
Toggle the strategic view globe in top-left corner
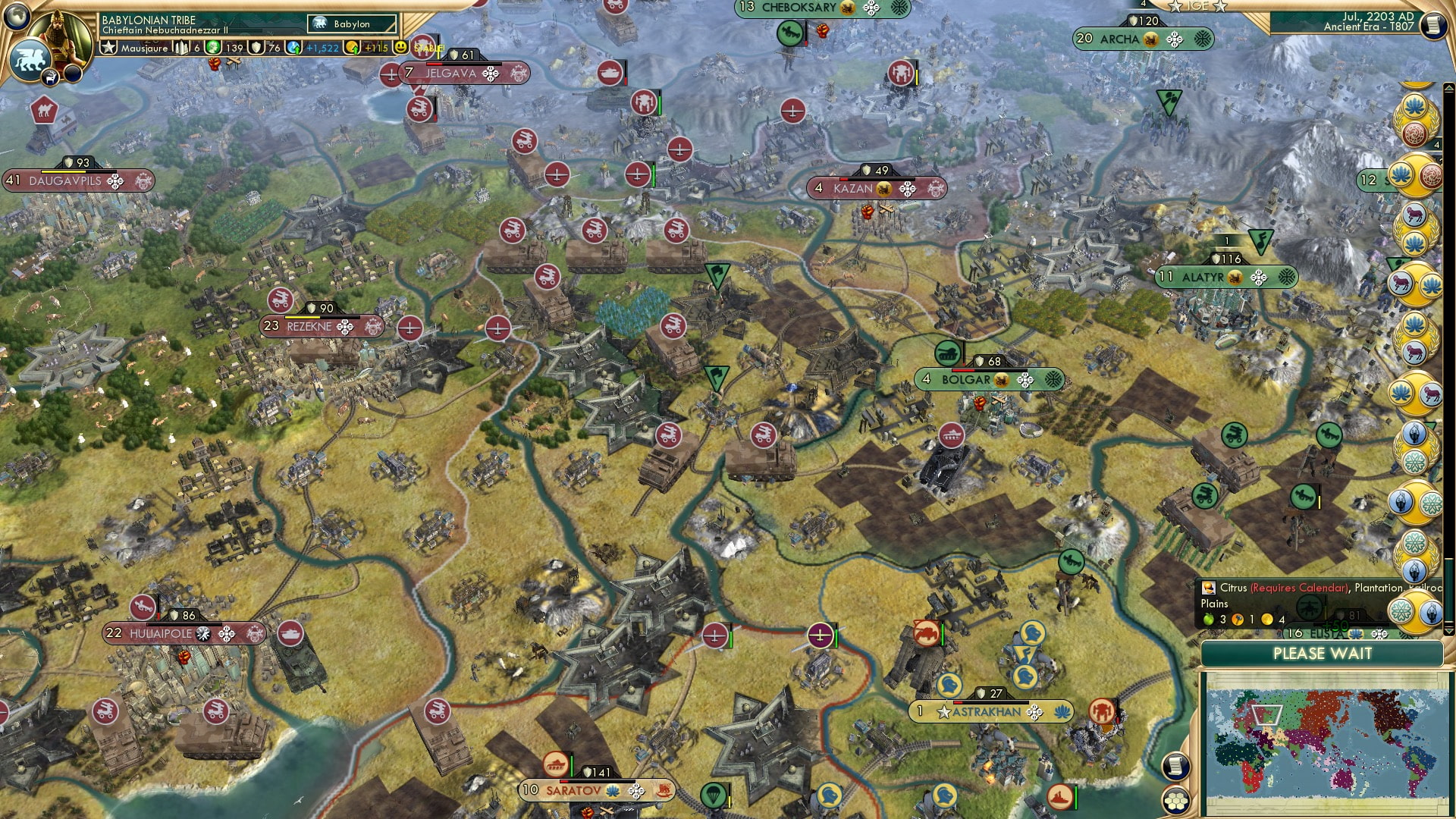tap(17, 15)
